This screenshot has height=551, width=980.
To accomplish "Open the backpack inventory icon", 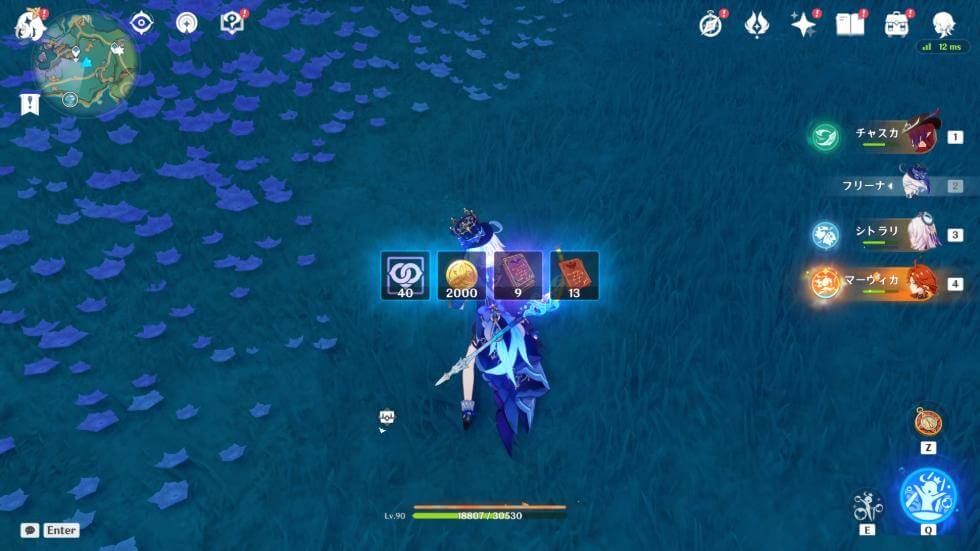I will [896, 25].
